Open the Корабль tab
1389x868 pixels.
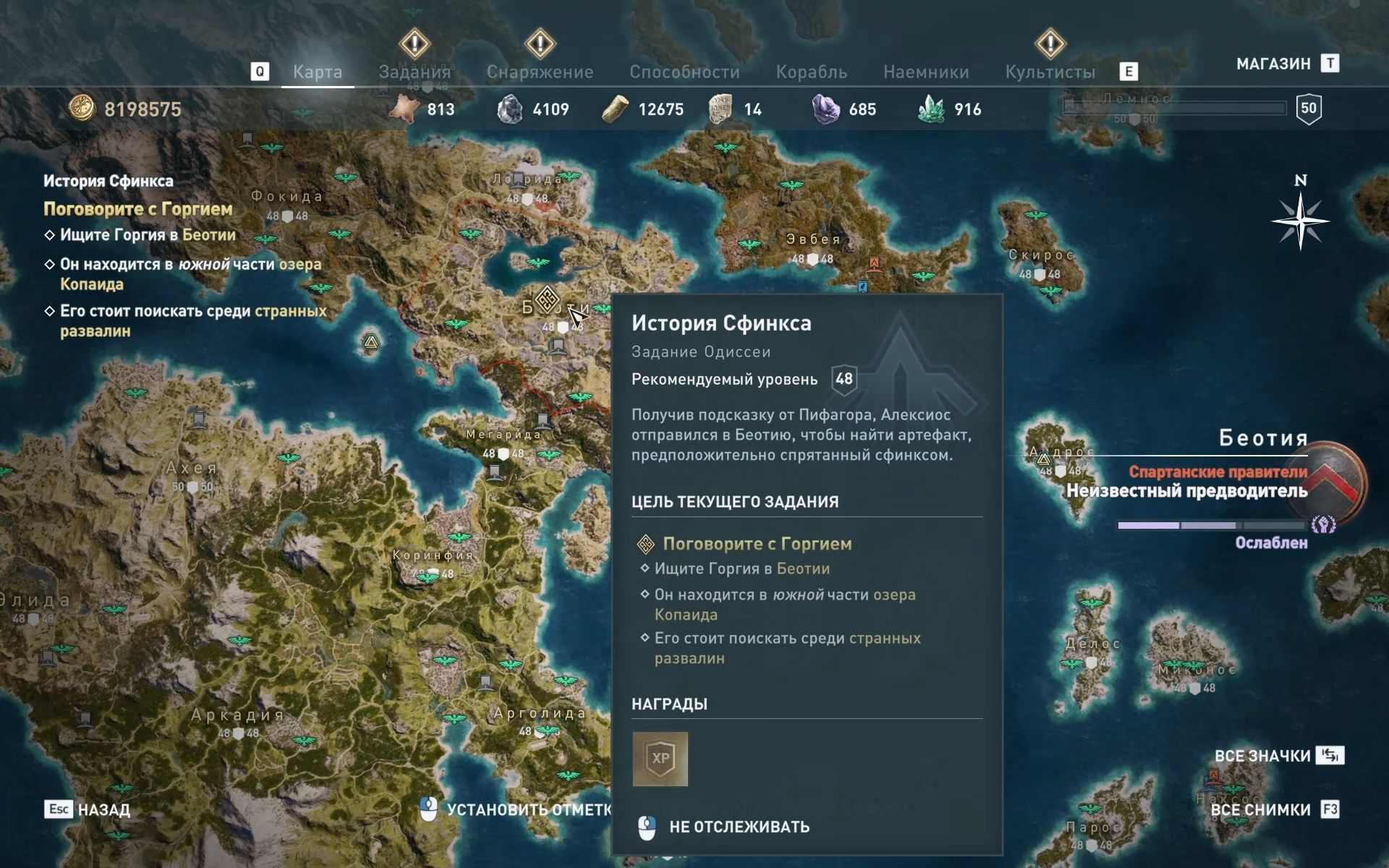(x=811, y=72)
